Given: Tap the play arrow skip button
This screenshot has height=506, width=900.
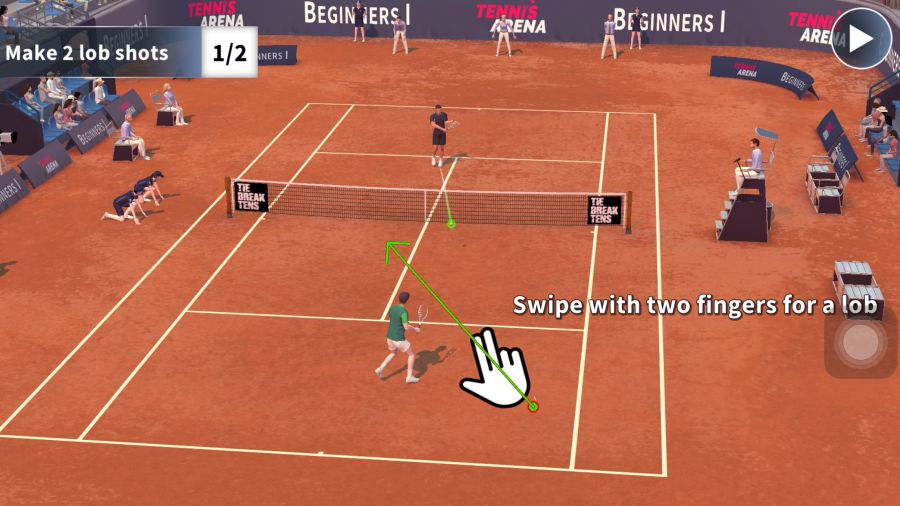Looking at the screenshot, I should click(861, 38).
